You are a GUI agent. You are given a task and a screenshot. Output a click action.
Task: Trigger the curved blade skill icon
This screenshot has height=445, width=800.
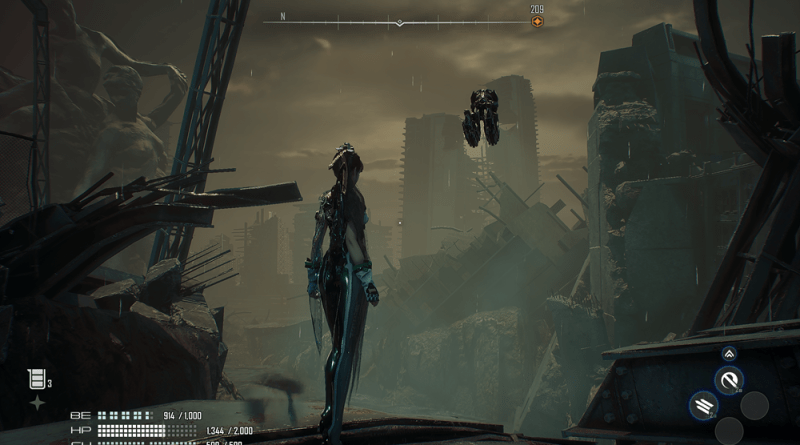pos(729,379)
